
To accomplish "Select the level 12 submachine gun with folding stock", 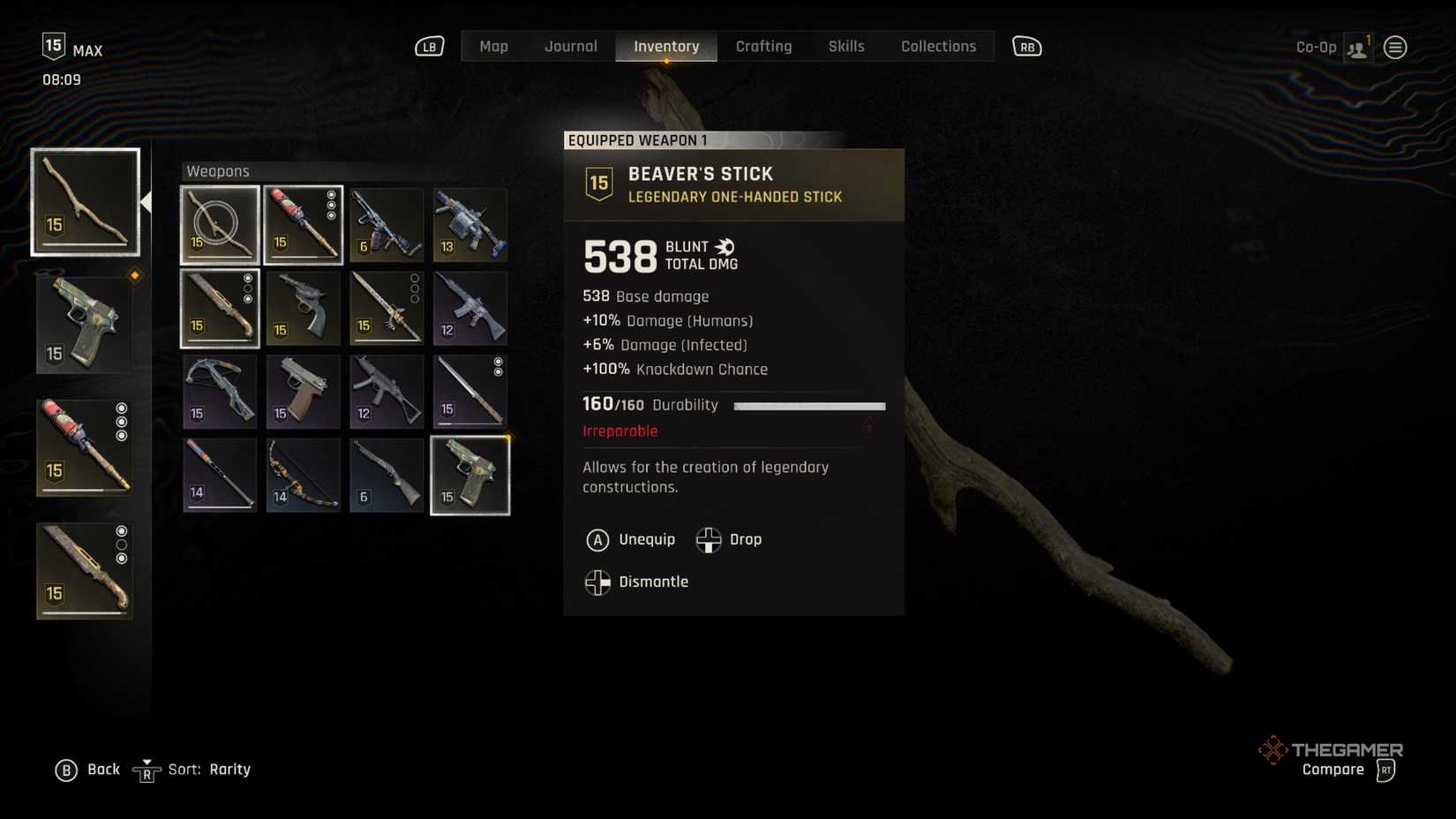I will point(387,392).
